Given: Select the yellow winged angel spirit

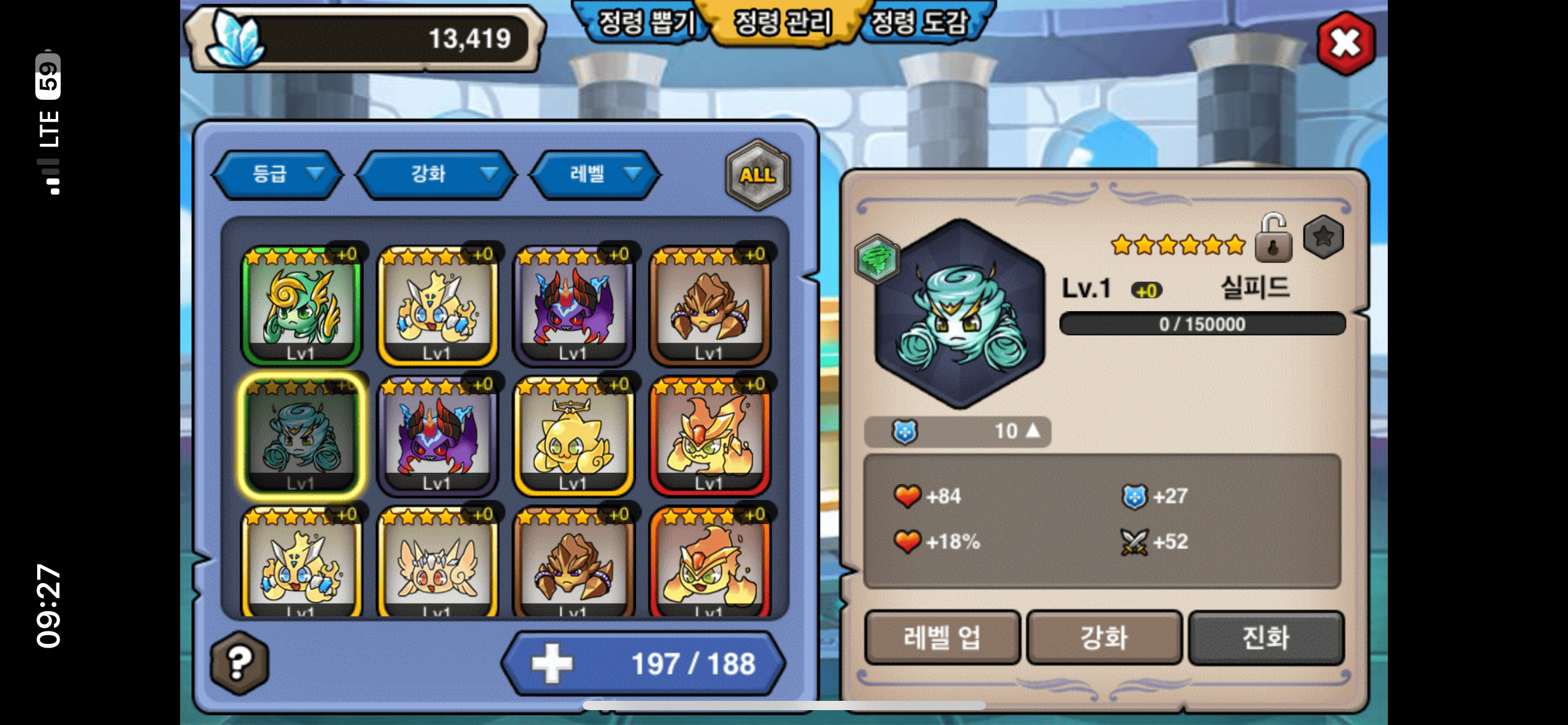Looking at the screenshot, I should point(437,564).
